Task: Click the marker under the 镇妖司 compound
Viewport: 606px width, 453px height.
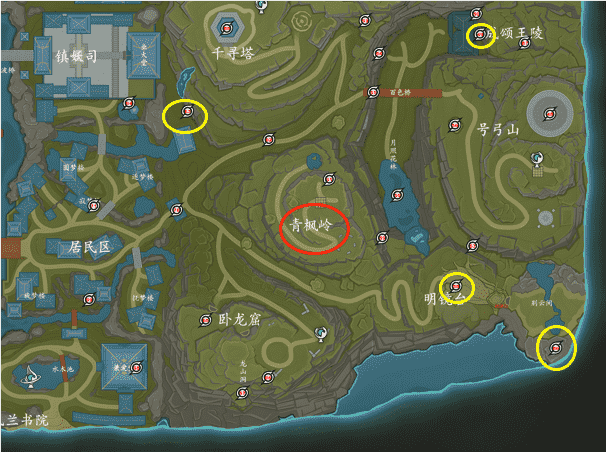Action: coord(128,102)
